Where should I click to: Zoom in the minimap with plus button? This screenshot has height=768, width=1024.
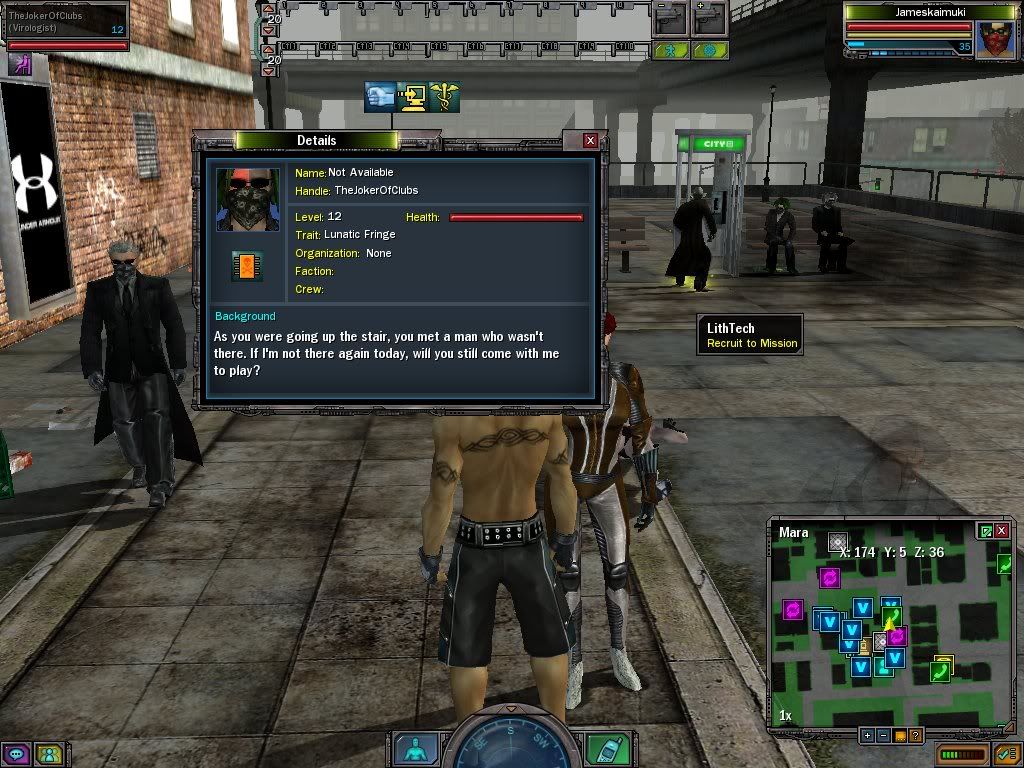pos(867,735)
